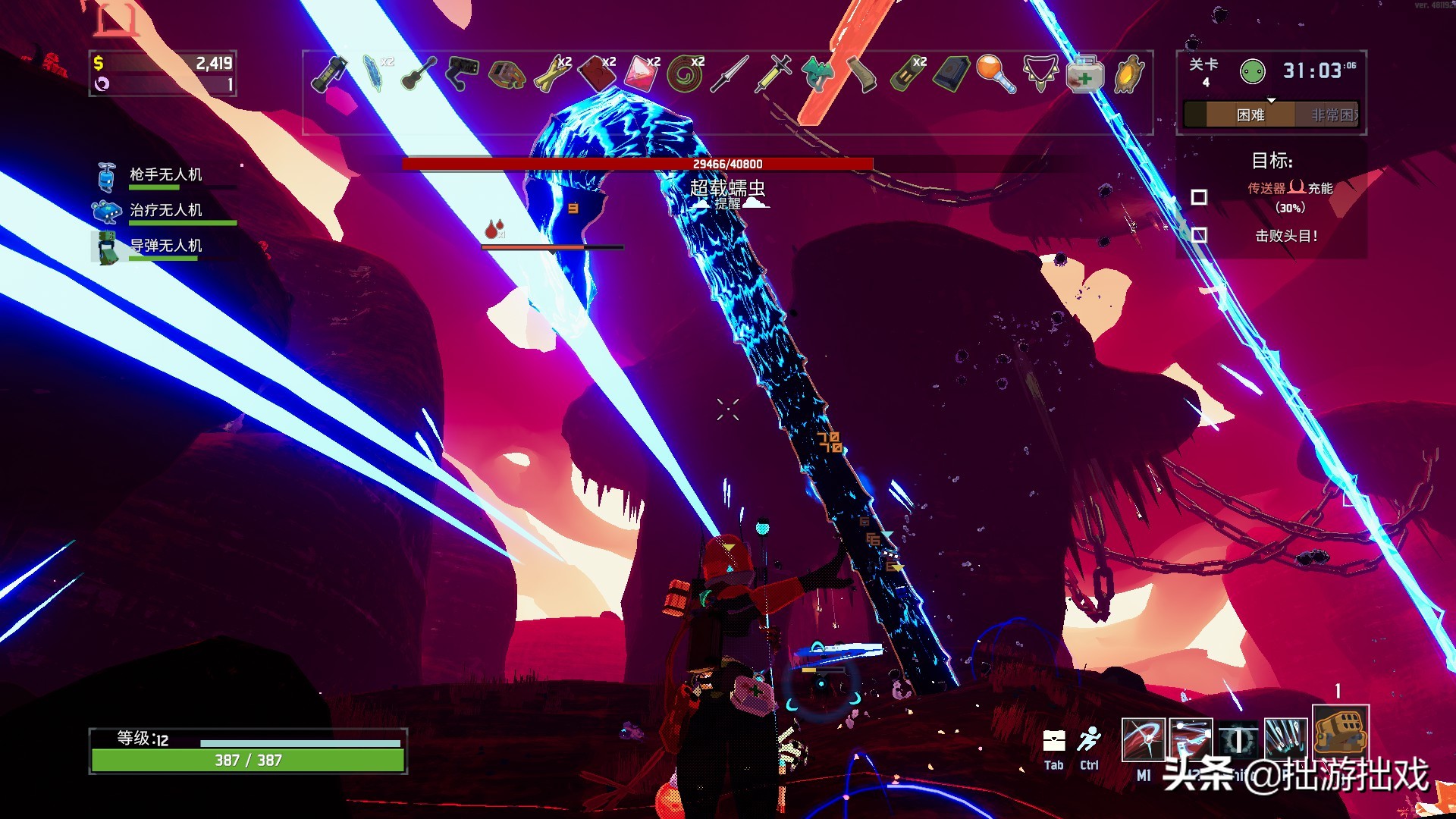
Task: Click the 击败头目 objective checkbox
Action: click(x=1199, y=235)
